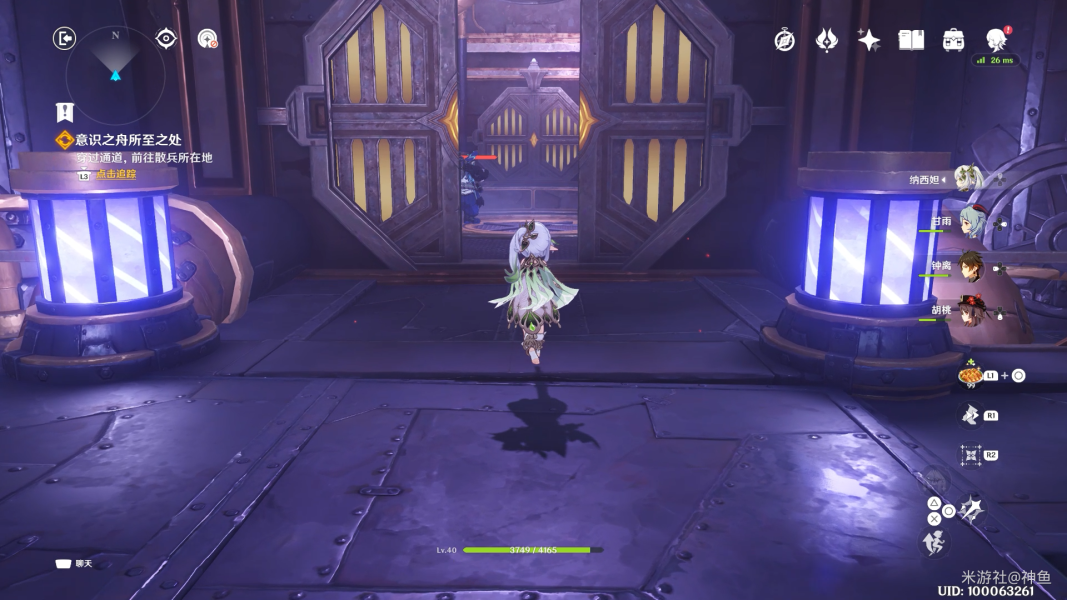Open the compass events icon

(785, 40)
